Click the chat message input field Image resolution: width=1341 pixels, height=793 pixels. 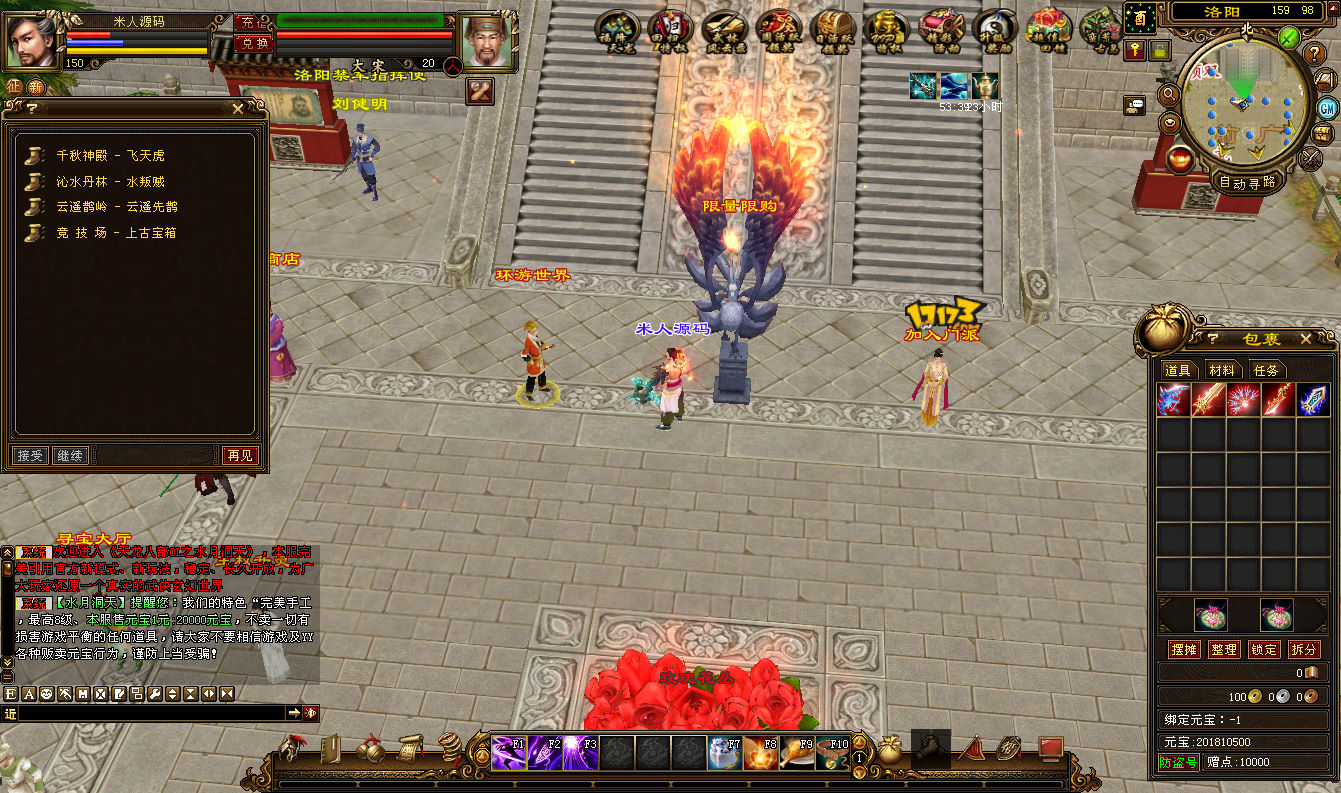150,713
